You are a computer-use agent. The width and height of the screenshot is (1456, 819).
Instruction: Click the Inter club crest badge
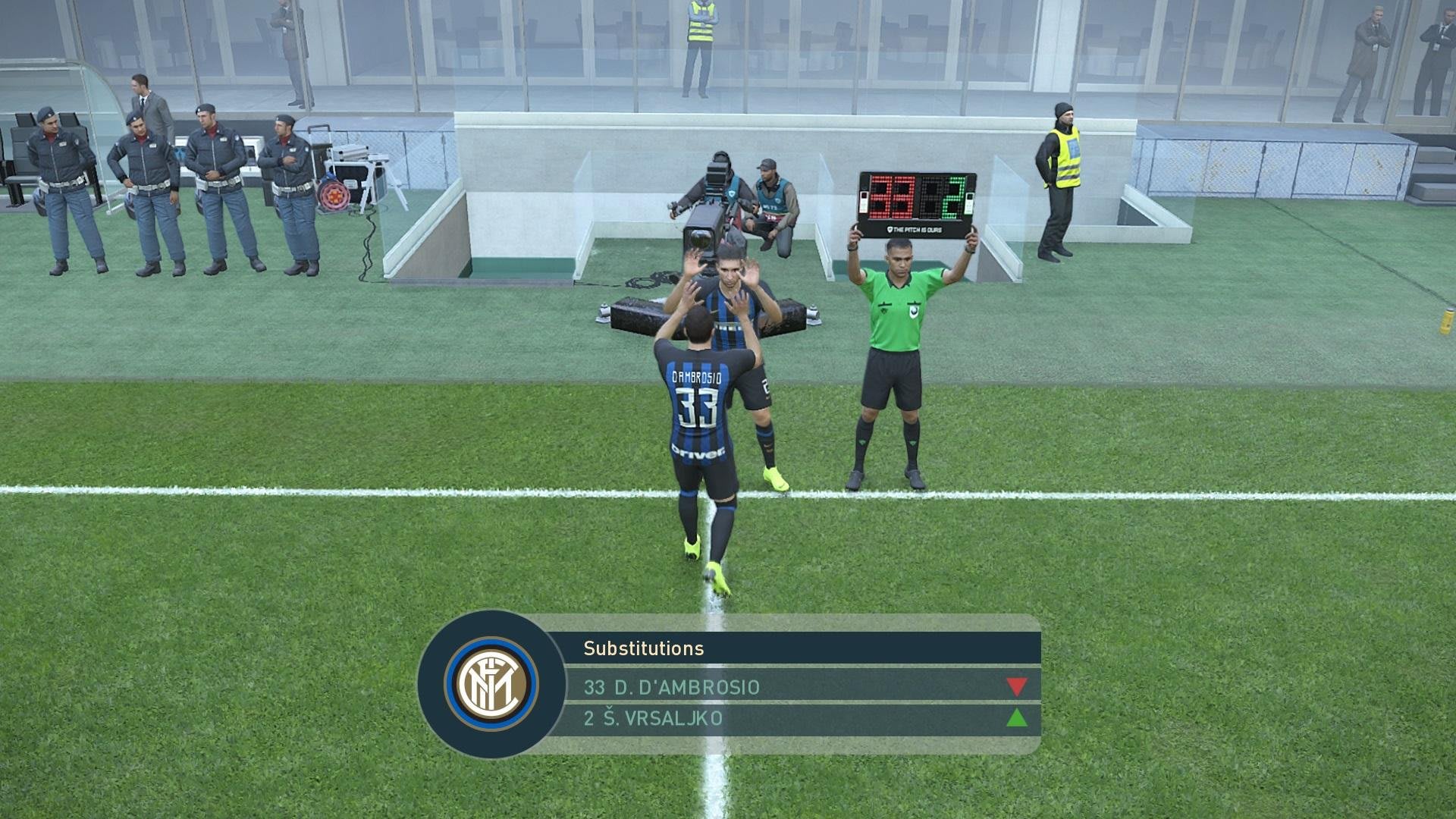click(491, 684)
